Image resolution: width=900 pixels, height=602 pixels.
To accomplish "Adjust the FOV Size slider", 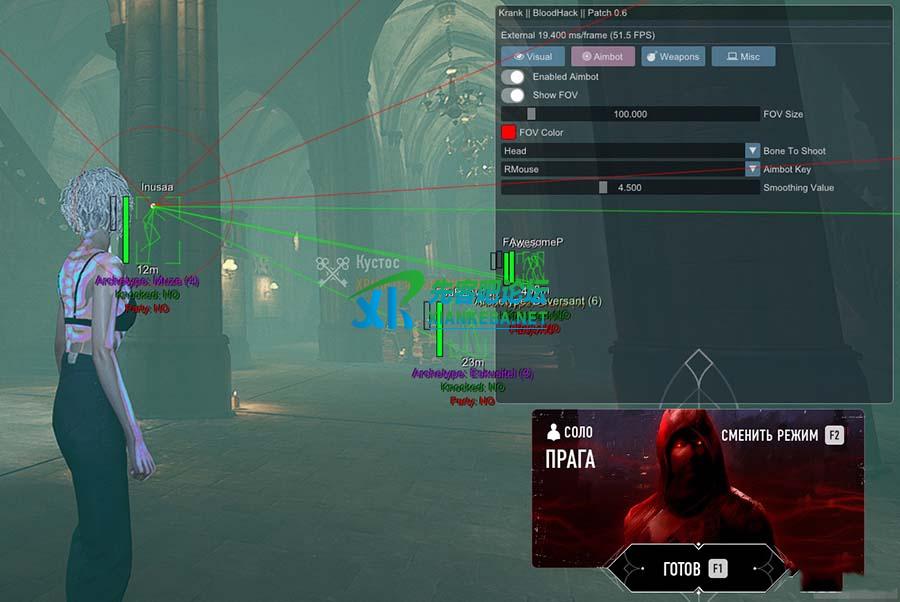I will [x=630, y=114].
